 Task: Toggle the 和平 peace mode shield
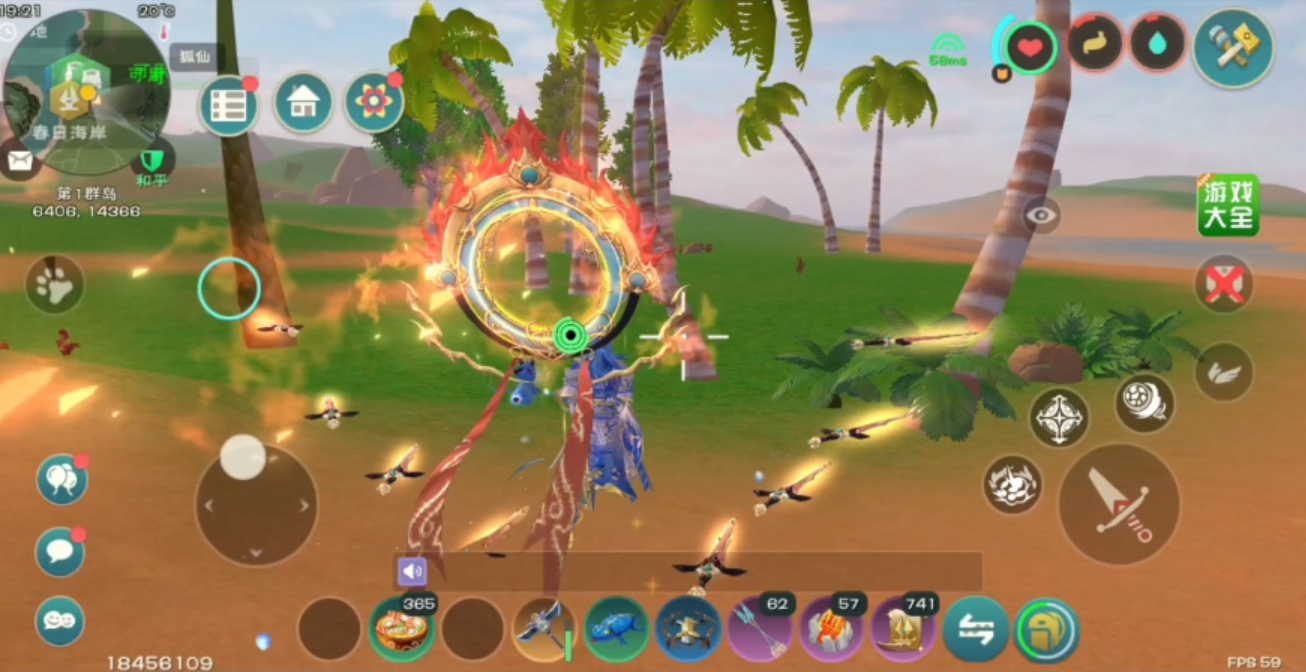tap(152, 161)
